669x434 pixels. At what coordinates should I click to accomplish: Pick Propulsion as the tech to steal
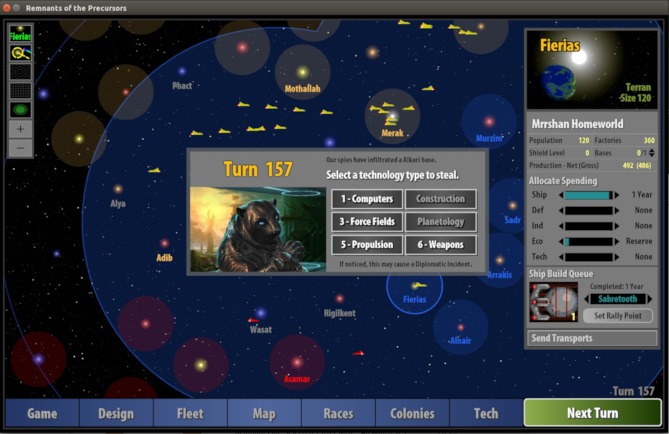pyautogui.click(x=366, y=245)
